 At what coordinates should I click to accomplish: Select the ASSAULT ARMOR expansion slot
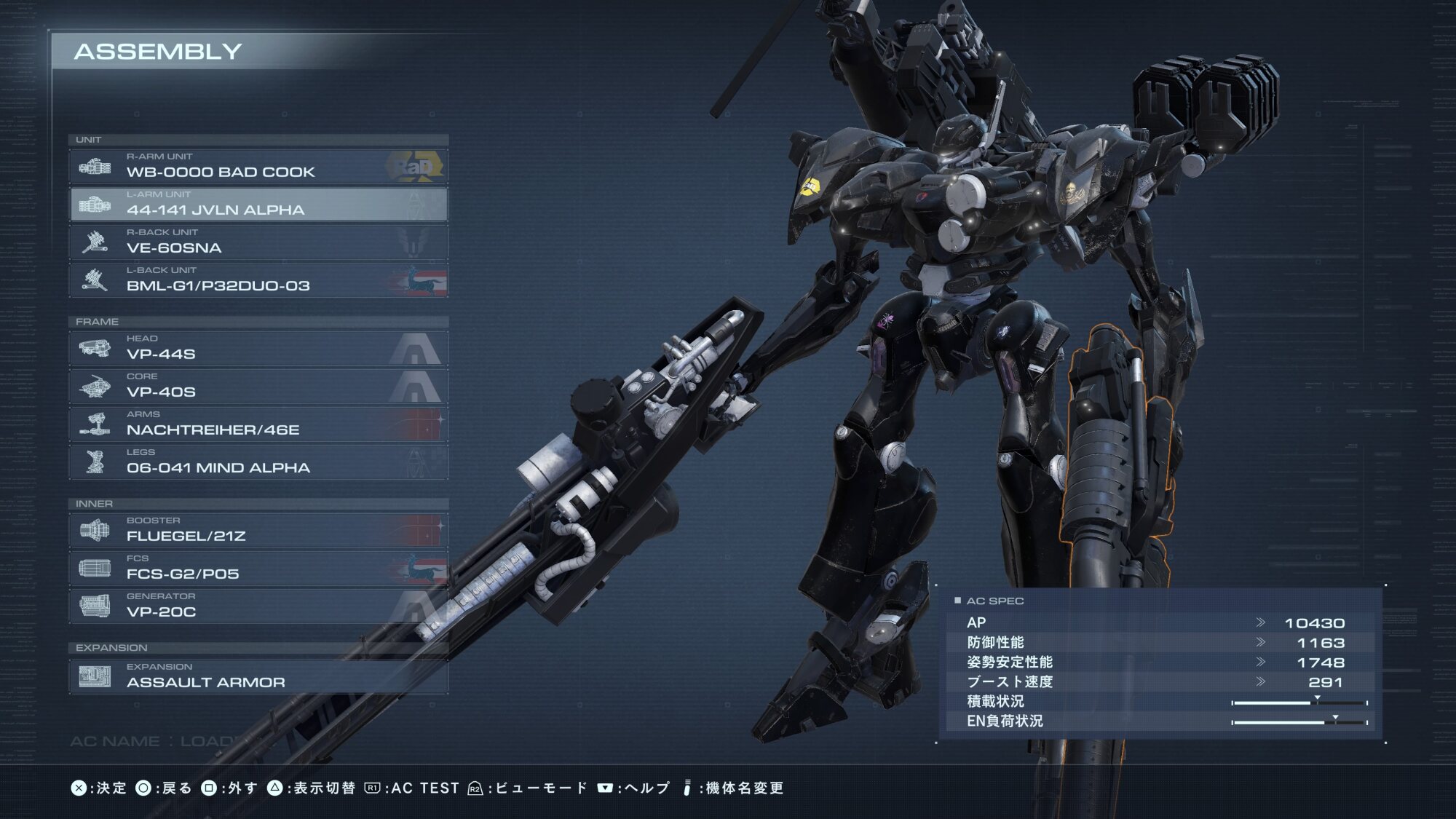[x=258, y=677]
